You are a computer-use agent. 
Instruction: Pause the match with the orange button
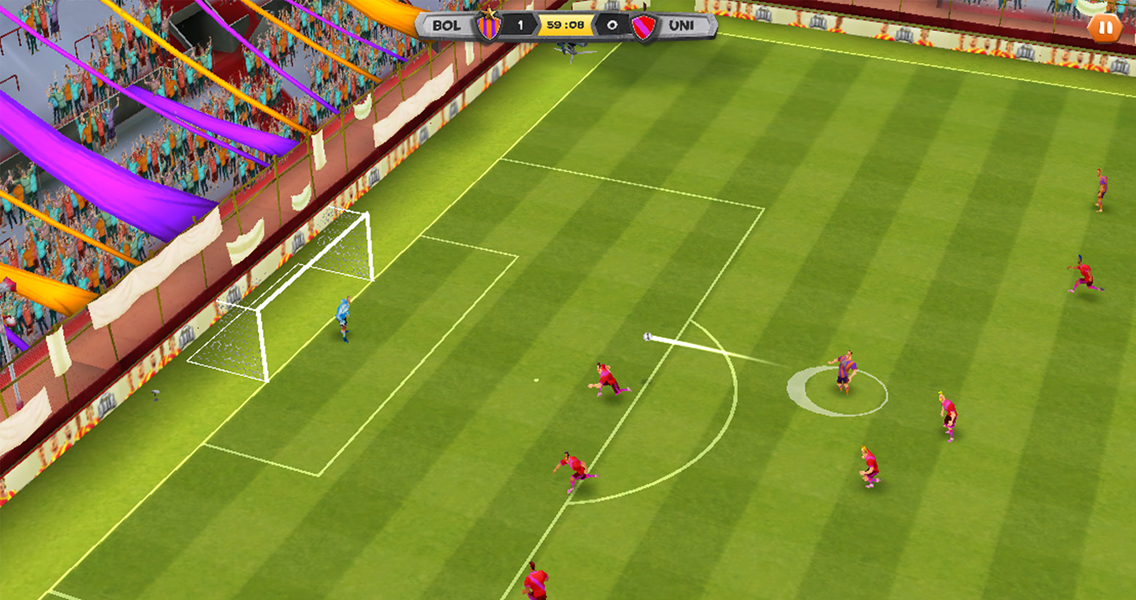click(x=1104, y=28)
